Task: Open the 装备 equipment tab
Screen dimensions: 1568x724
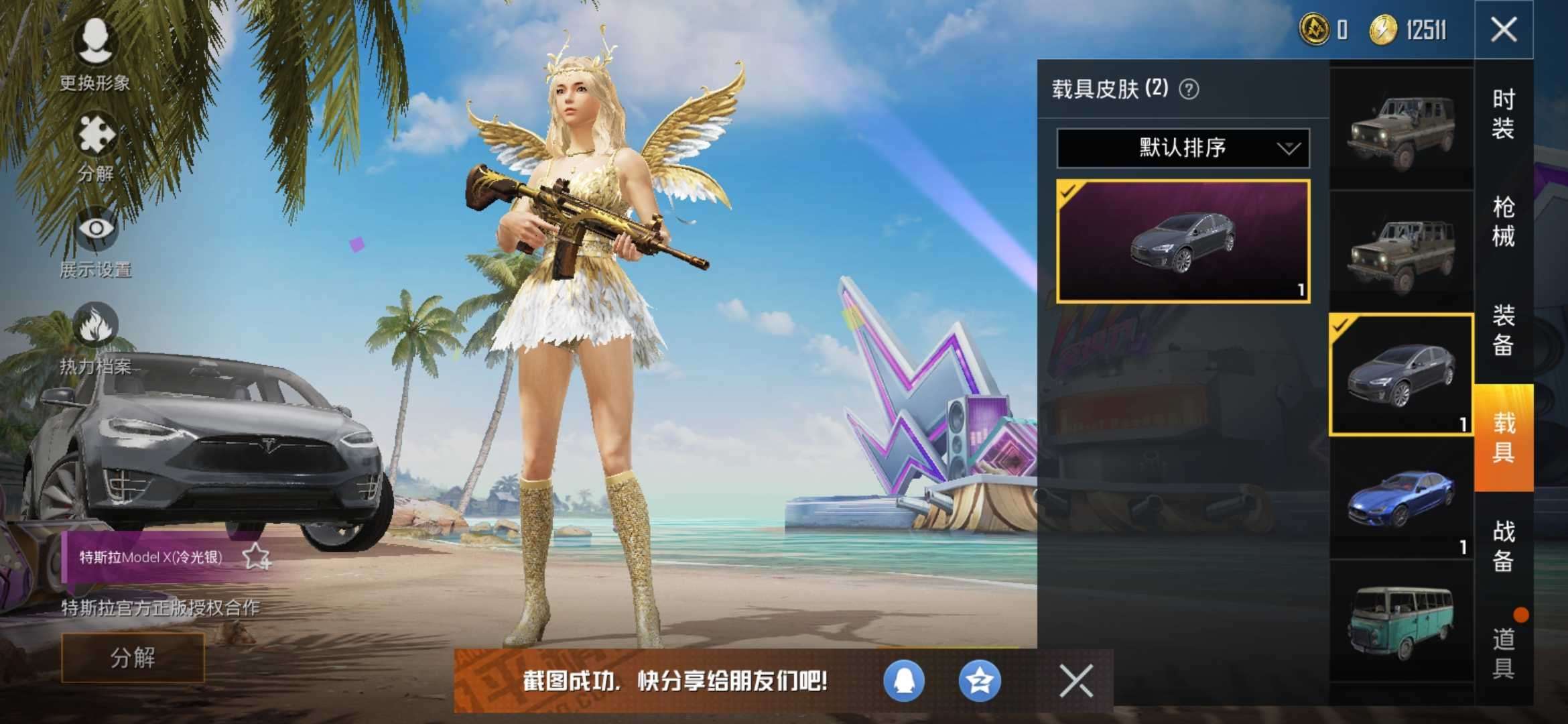Action: coord(1503,330)
